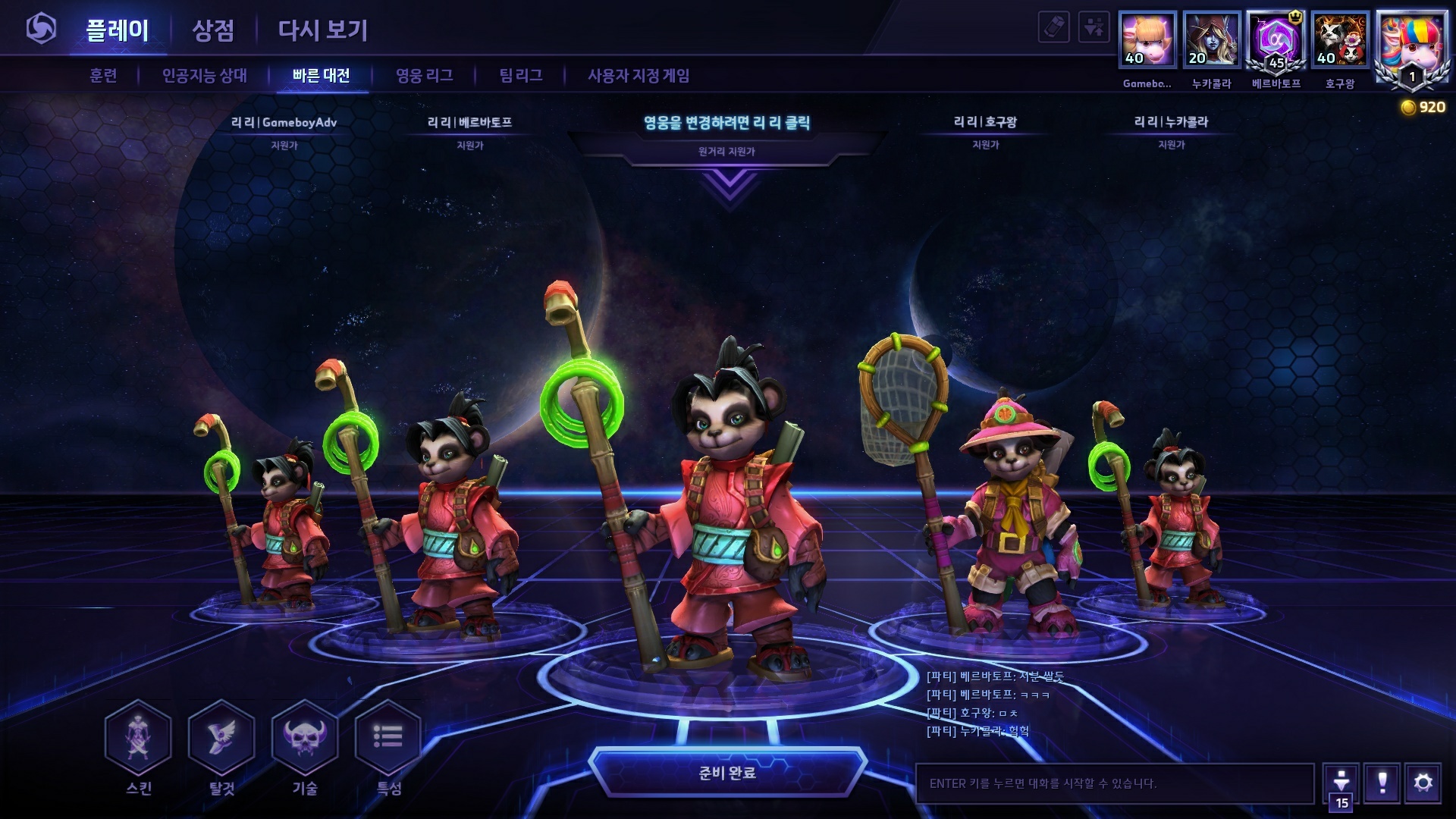Screen dimensions: 1456x819
Task: Open the 상점 shop tab
Action: click(213, 30)
